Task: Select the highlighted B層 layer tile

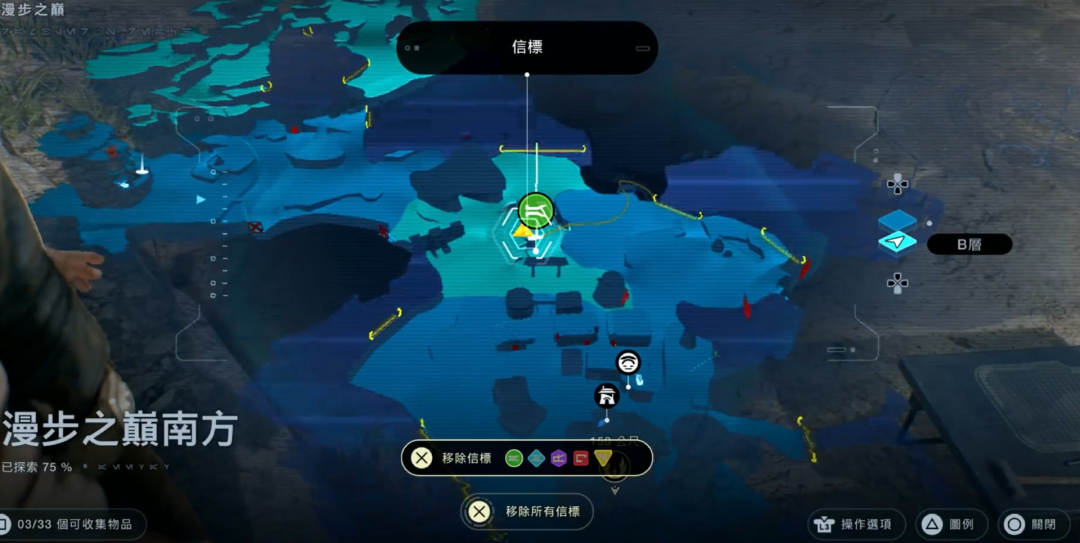Action: point(897,243)
